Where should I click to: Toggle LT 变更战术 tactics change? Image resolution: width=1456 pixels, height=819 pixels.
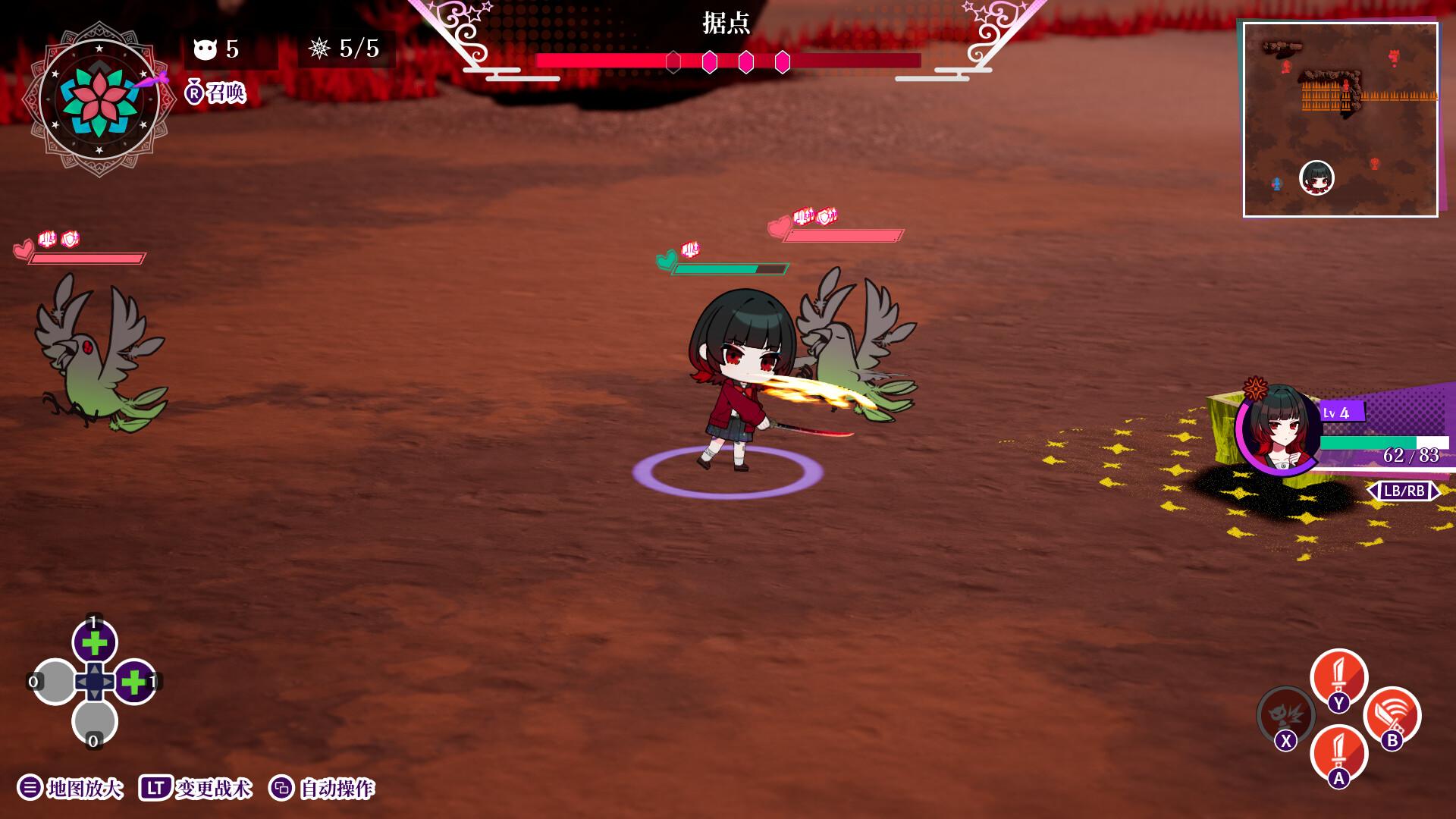(x=197, y=789)
